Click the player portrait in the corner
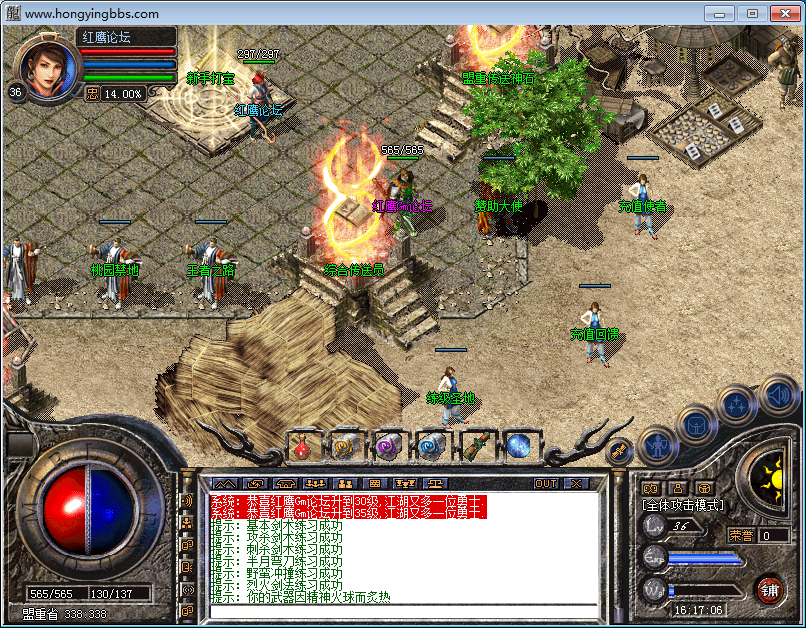The width and height of the screenshot is (806, 628). point(46,66)
